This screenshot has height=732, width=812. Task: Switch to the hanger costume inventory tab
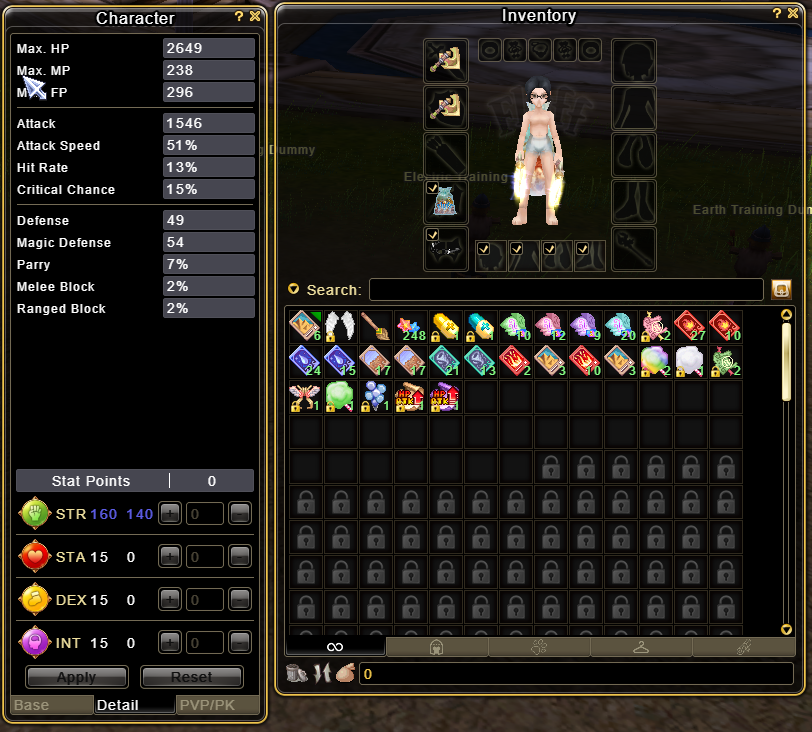click(640, 647)
